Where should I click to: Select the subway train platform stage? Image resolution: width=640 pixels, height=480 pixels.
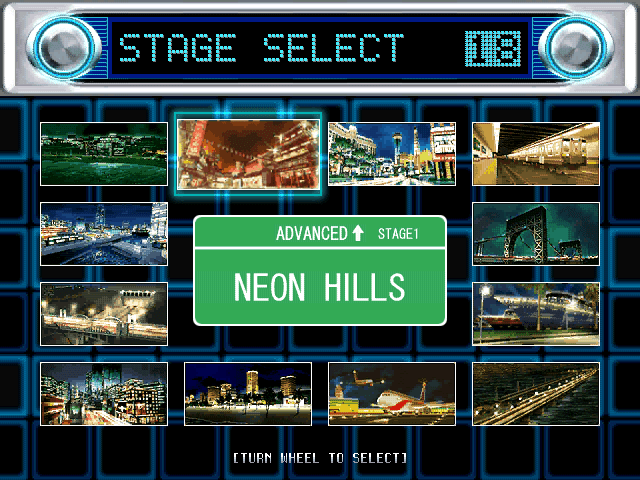536,154
